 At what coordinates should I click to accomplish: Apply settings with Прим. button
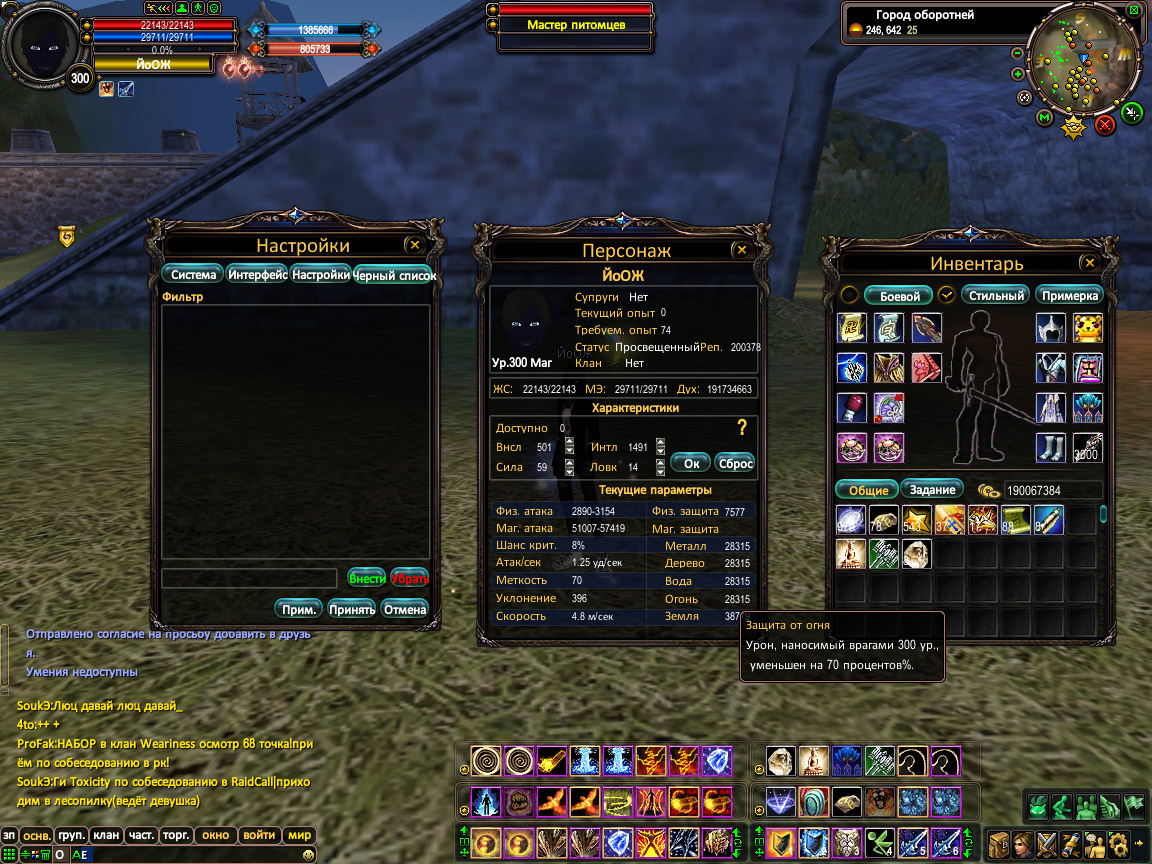point(299,609)
